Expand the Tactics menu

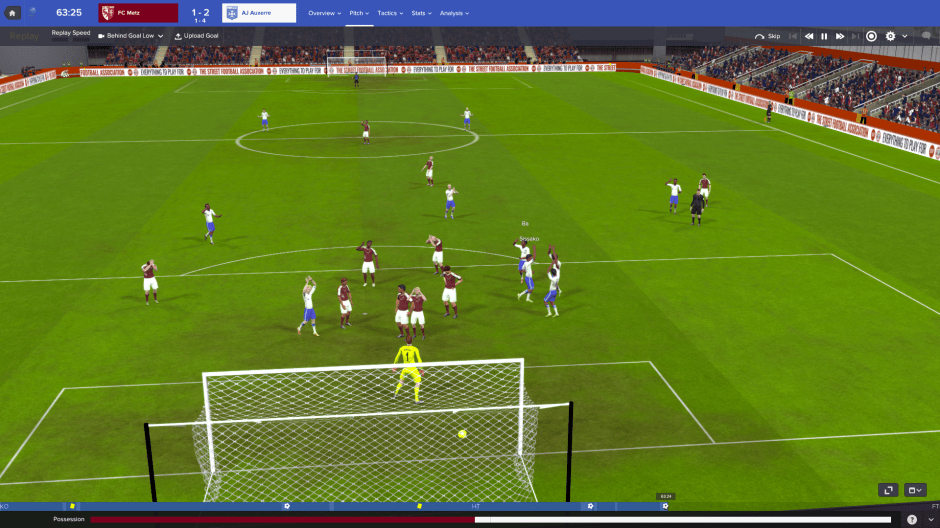coord(390,13)
